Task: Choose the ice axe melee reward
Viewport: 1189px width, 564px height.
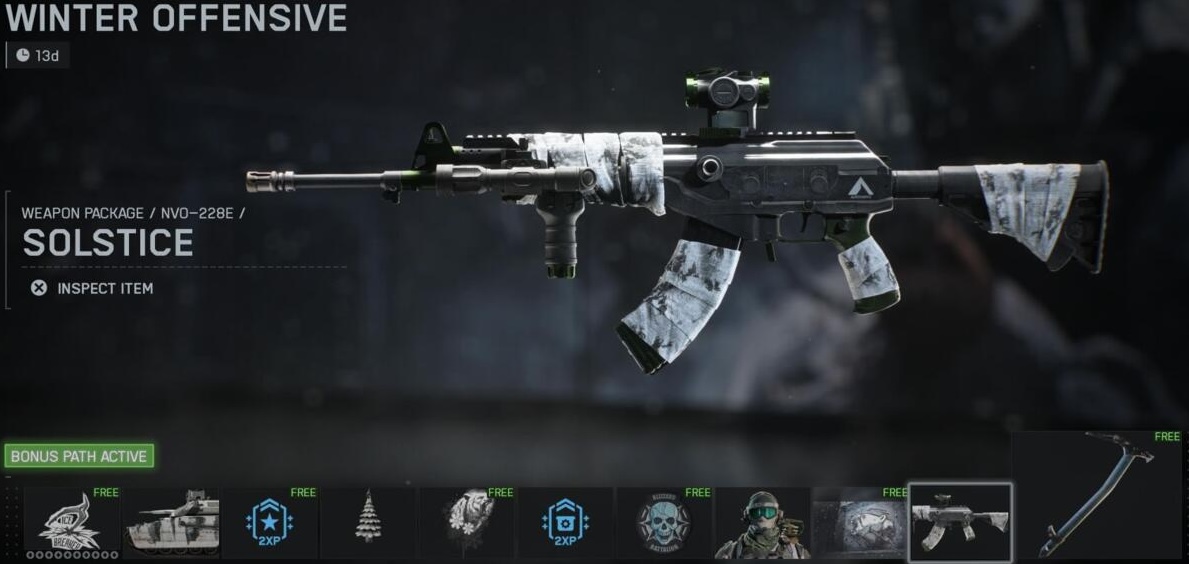Action: pyautogui.click(x=1100, y=495)
